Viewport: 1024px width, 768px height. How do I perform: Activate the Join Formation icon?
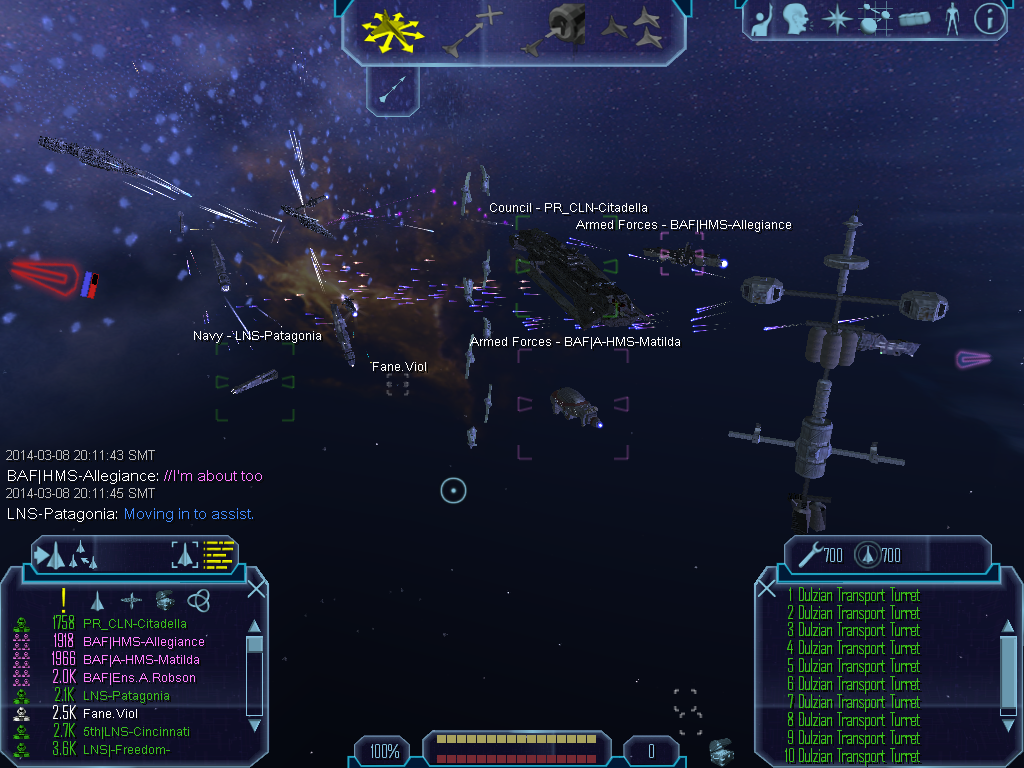(x=633, y=29)
